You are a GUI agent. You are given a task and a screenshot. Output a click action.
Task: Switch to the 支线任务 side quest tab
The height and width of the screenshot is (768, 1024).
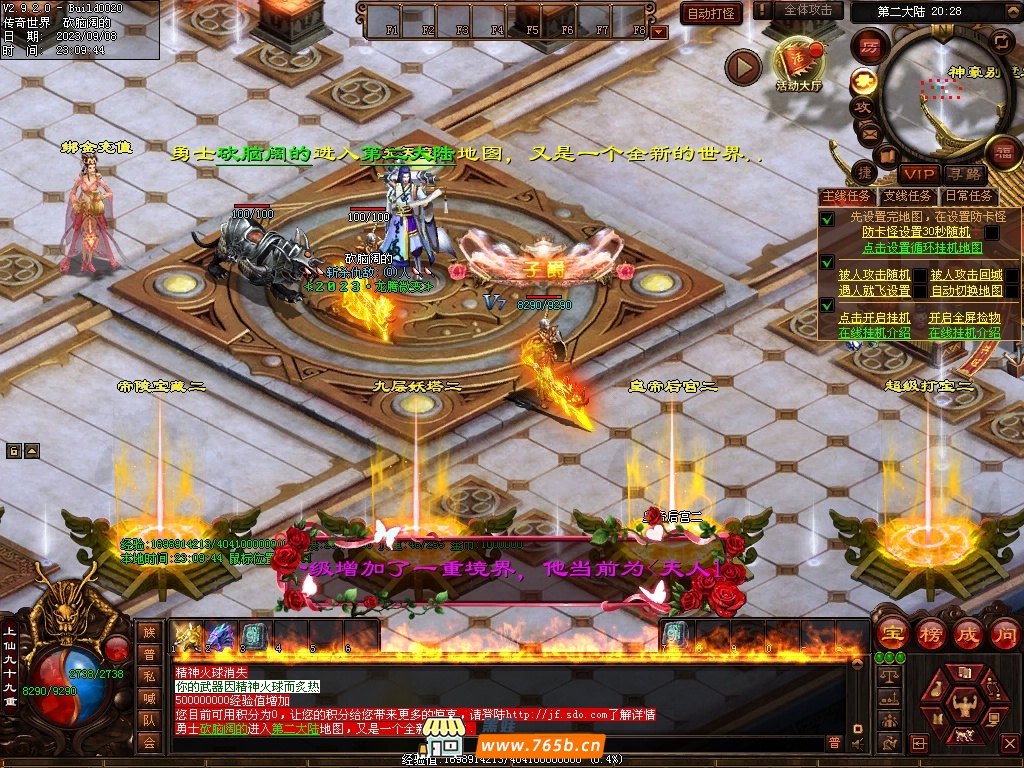[907, 196]
